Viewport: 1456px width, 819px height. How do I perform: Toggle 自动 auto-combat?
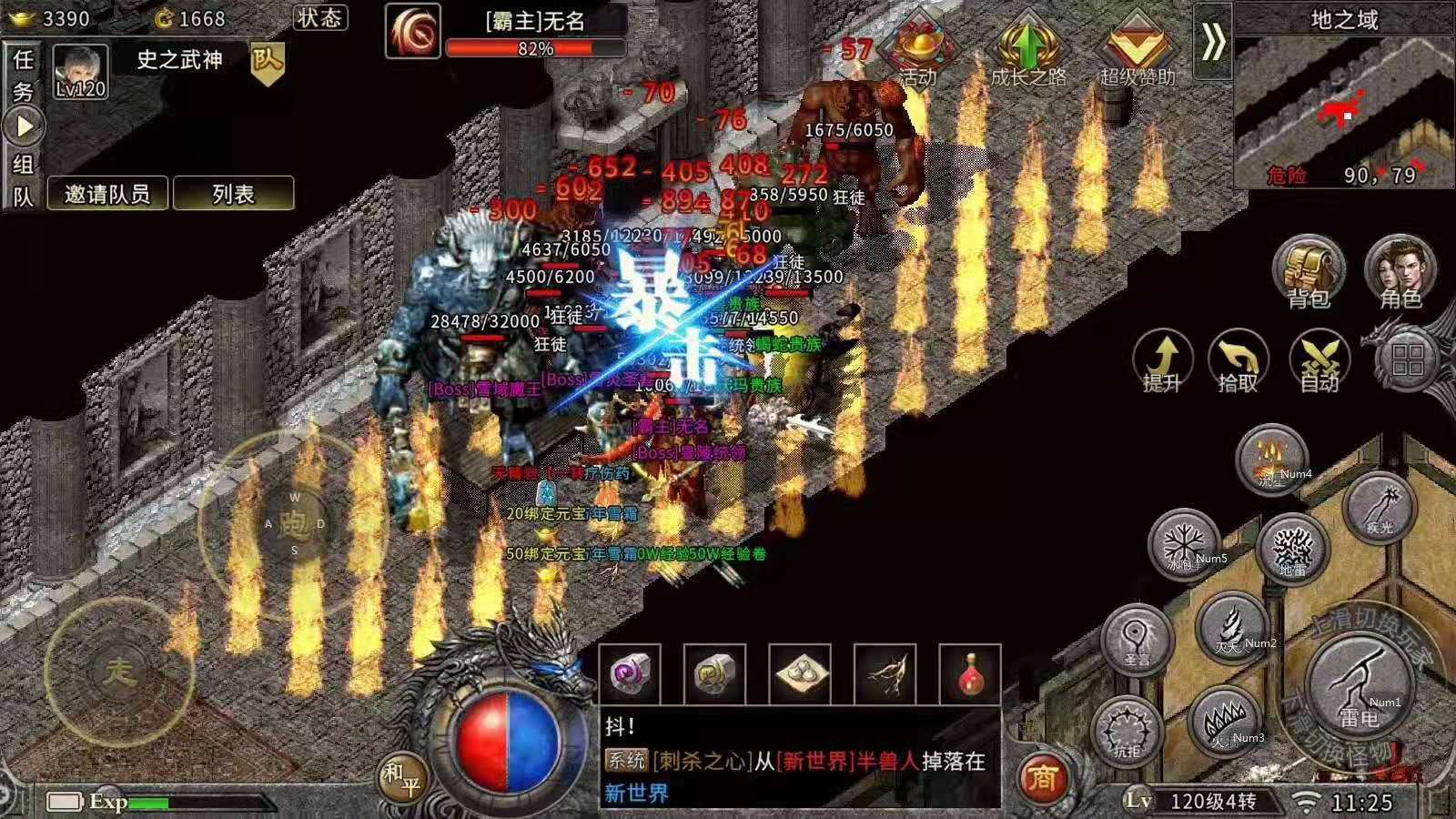point(1319,361)
